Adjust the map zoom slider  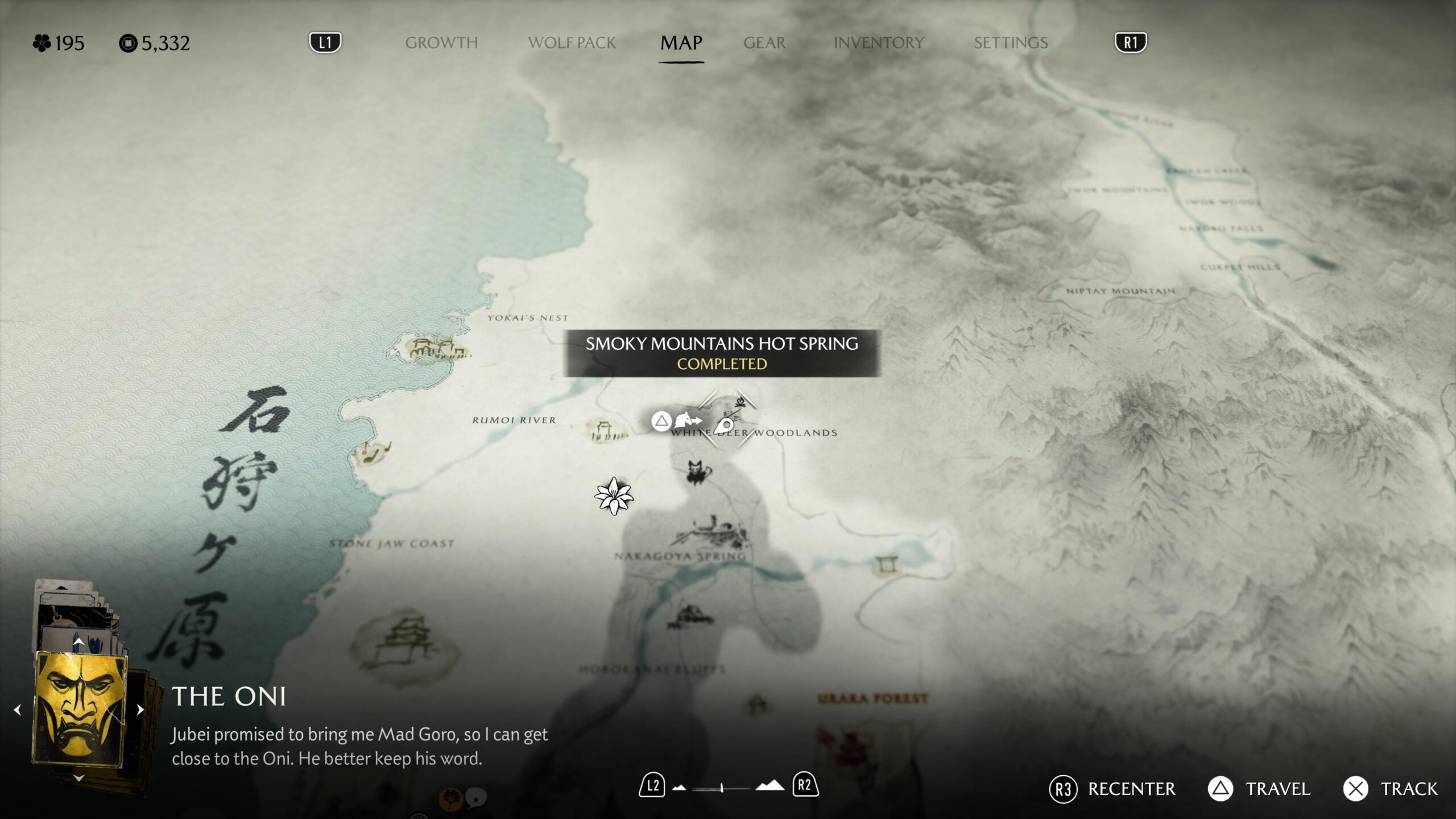tap(721, 788)
